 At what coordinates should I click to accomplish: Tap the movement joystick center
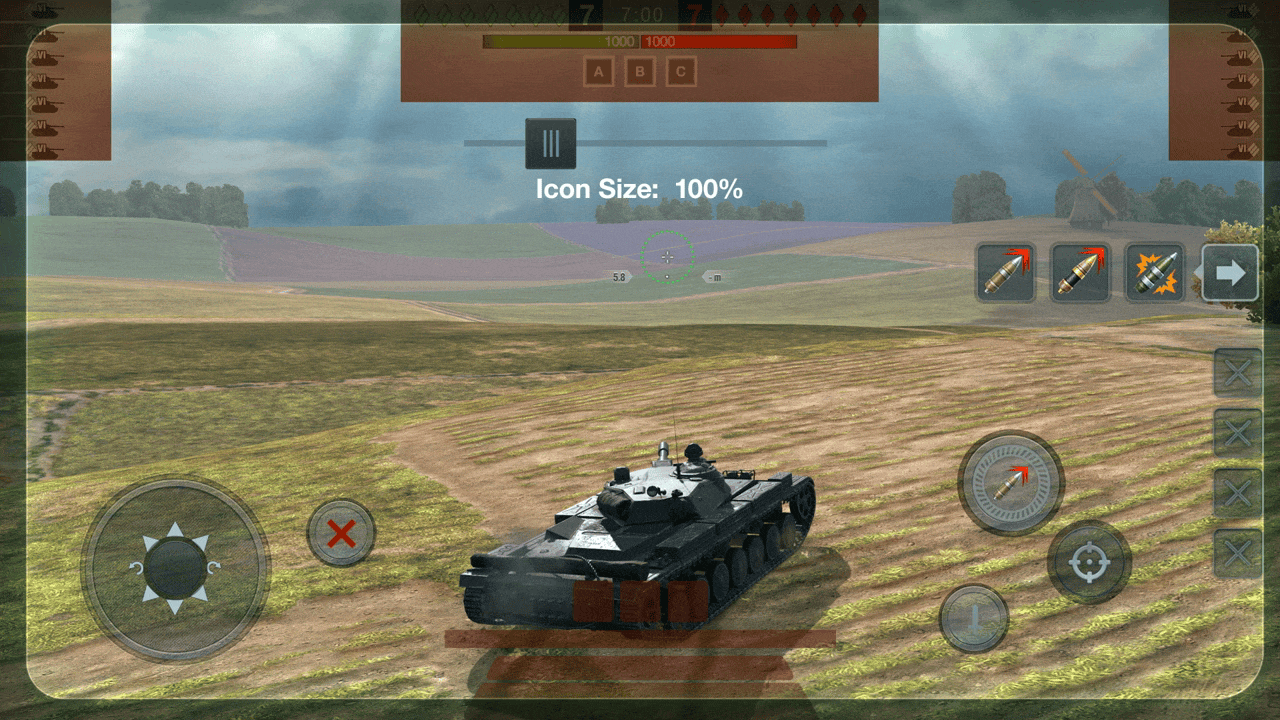pyautogui.click(x=175, y=569)
